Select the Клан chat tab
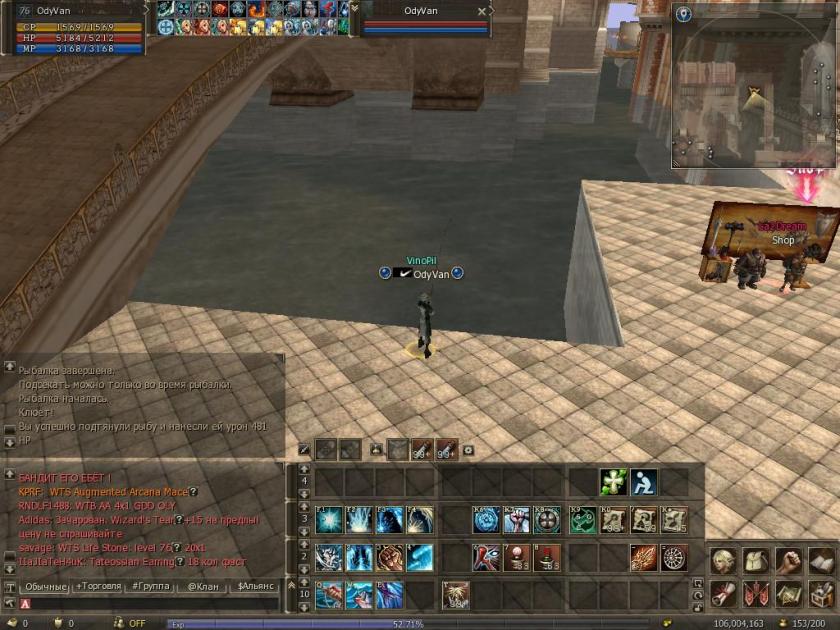This screenshot has width=840, height=630. (203, 586)
